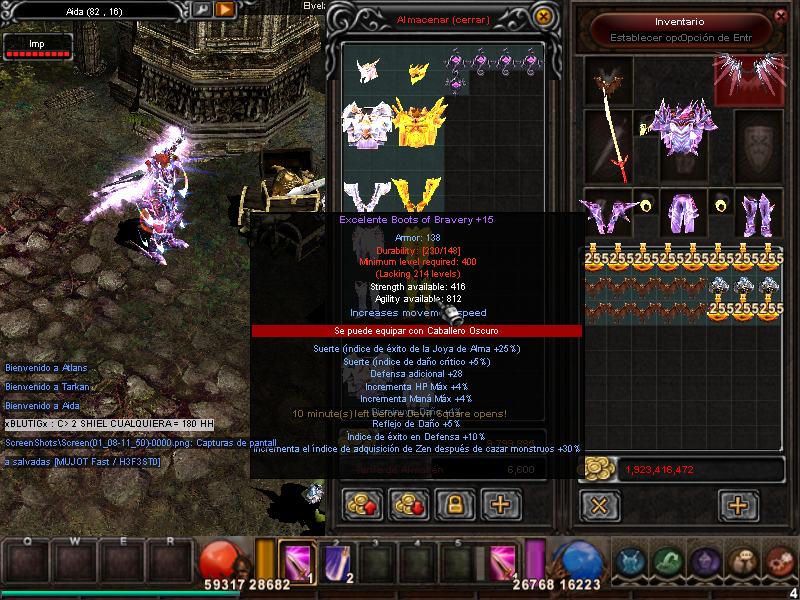Pick the golden helmet in the warehouse
The image size is (800, 600).
(x=418, y=70)
